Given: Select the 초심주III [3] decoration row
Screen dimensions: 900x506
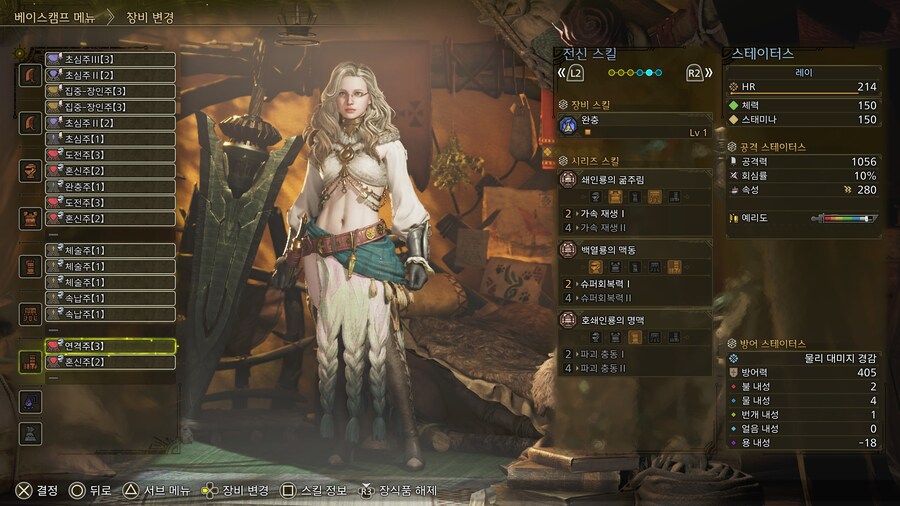Looking at the screenshot, I should point(110,59).
